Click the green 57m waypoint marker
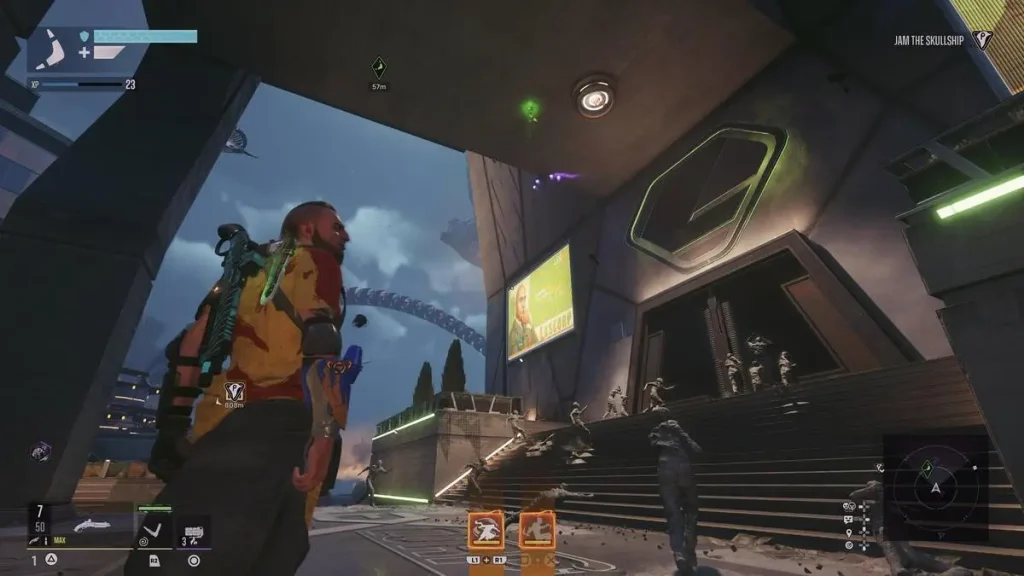Image resolution: width=1024 pixels, height=576 pixels. click(x=378, y=68)
